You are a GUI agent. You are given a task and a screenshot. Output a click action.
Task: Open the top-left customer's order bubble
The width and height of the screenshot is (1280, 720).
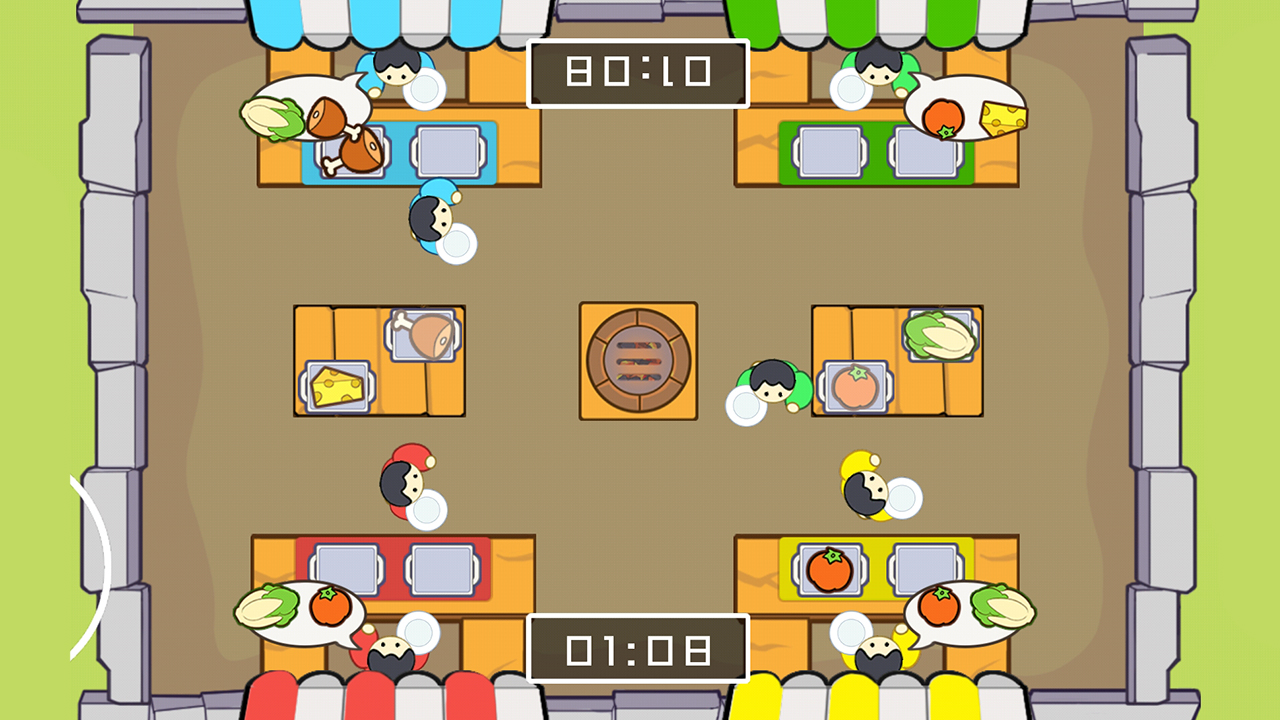310,110
